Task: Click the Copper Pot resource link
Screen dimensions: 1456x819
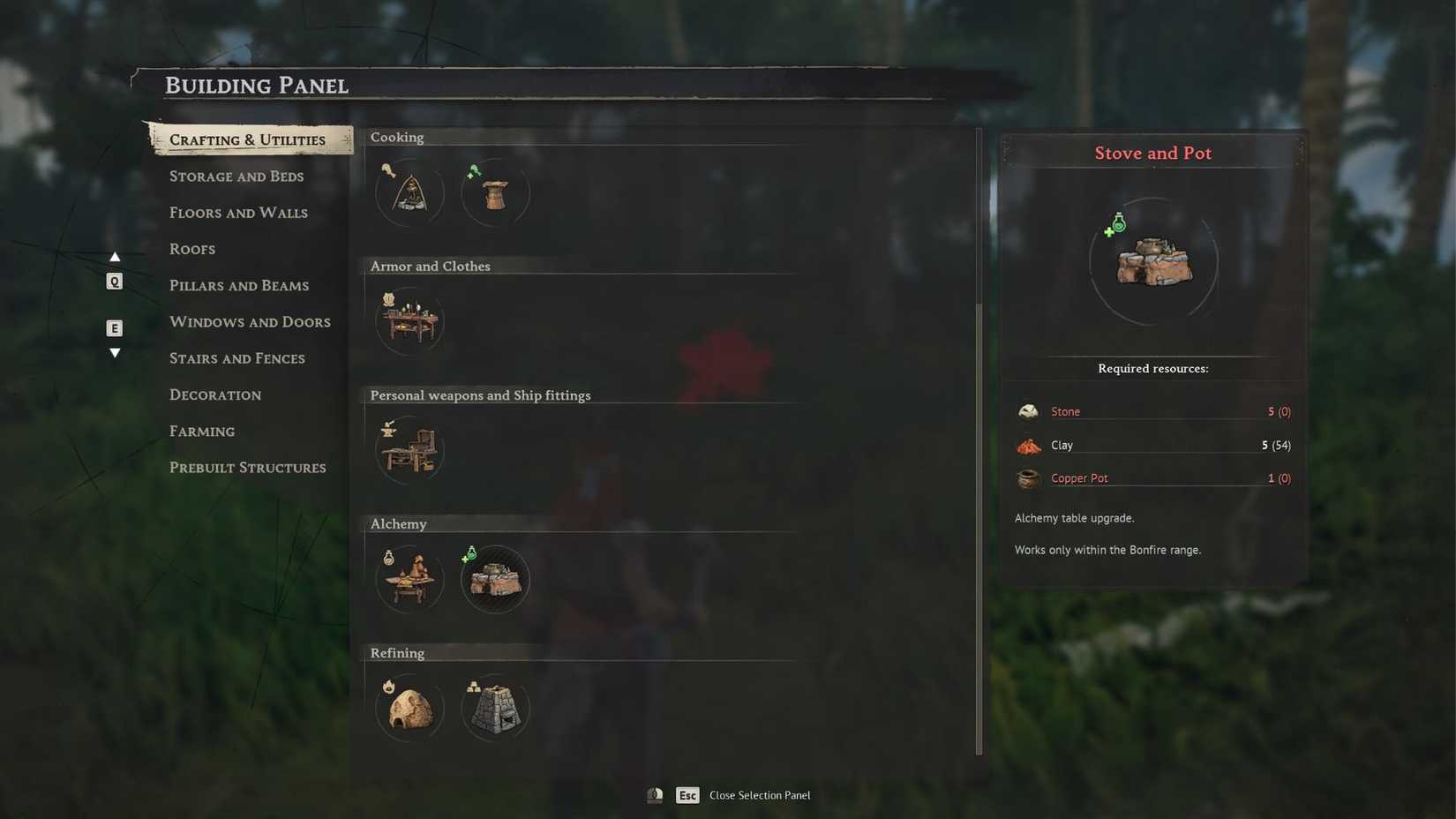Action: [x=1079, y=477]
